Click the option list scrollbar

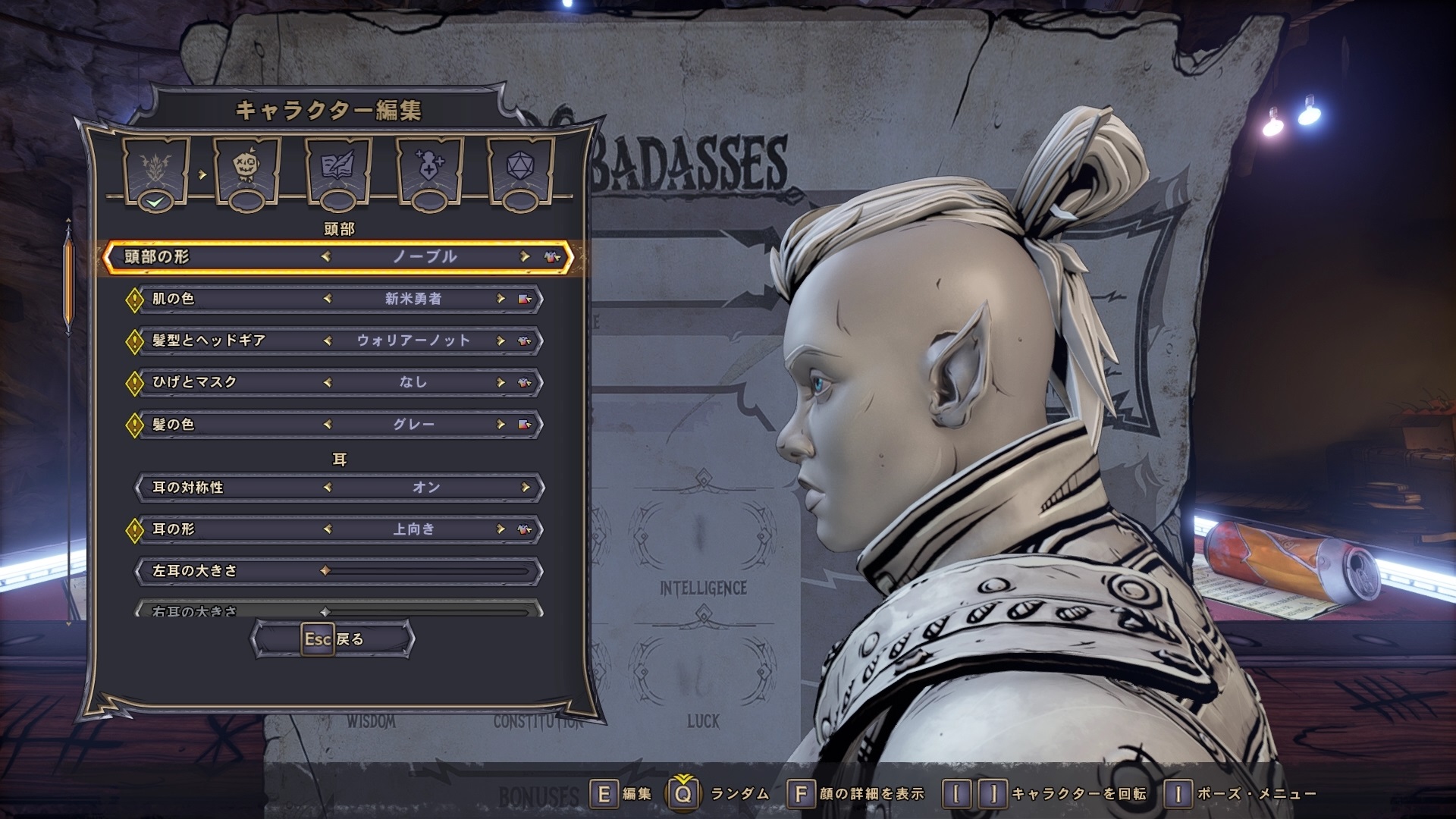[x=69, y=281]
